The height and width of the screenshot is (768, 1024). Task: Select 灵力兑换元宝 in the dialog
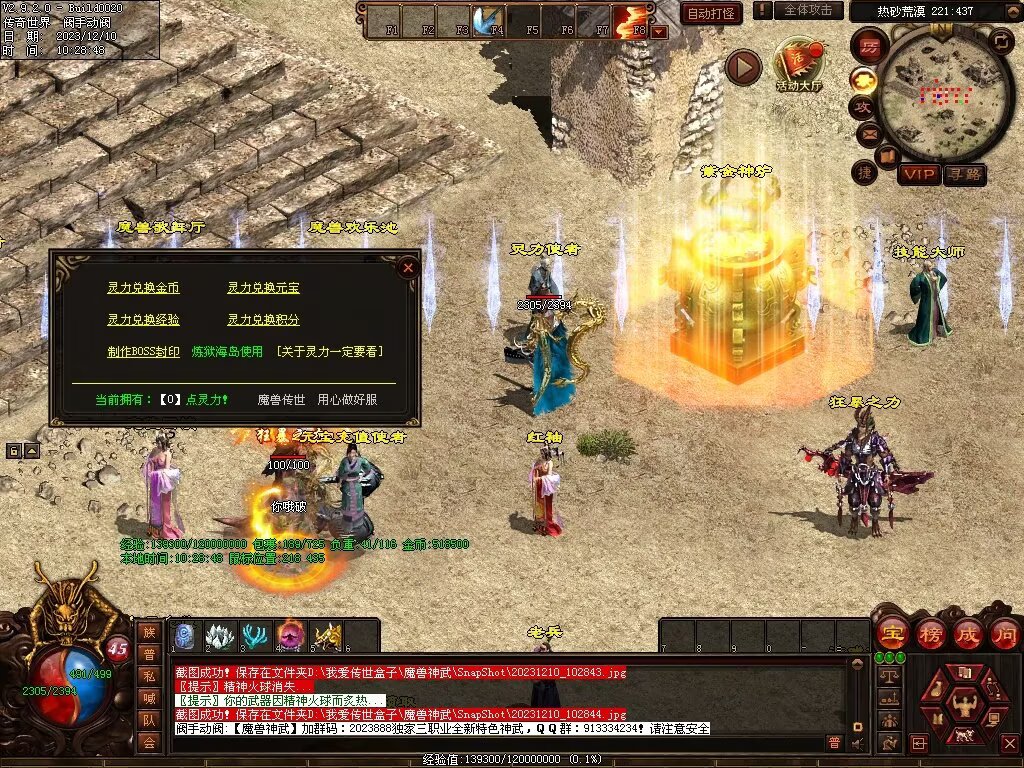(x=263, y=288)
